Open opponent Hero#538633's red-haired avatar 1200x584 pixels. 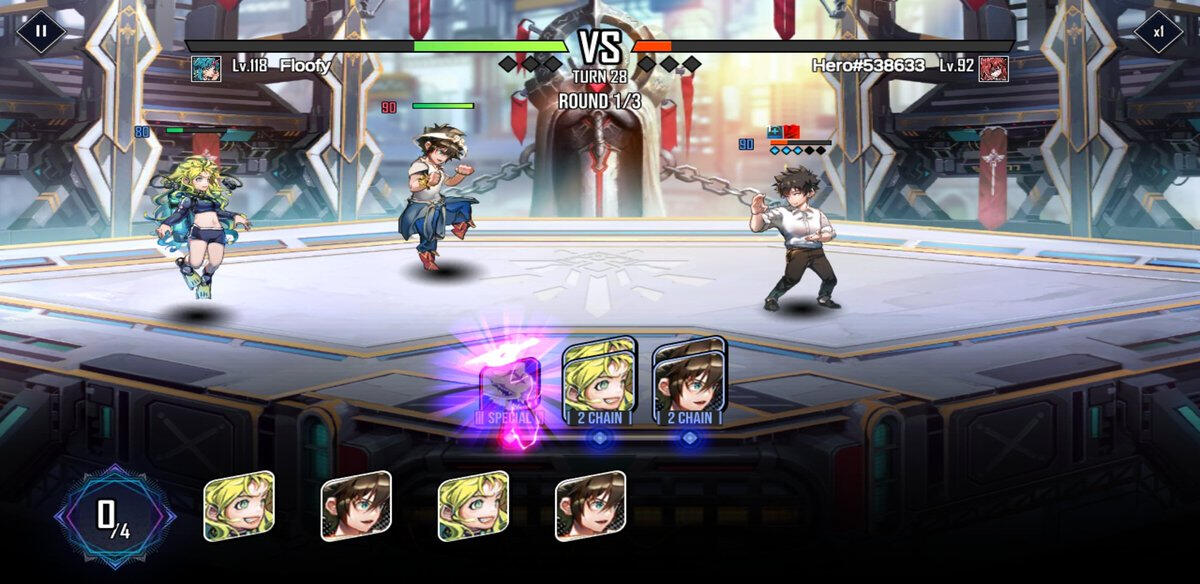click(x=993, y=67)
